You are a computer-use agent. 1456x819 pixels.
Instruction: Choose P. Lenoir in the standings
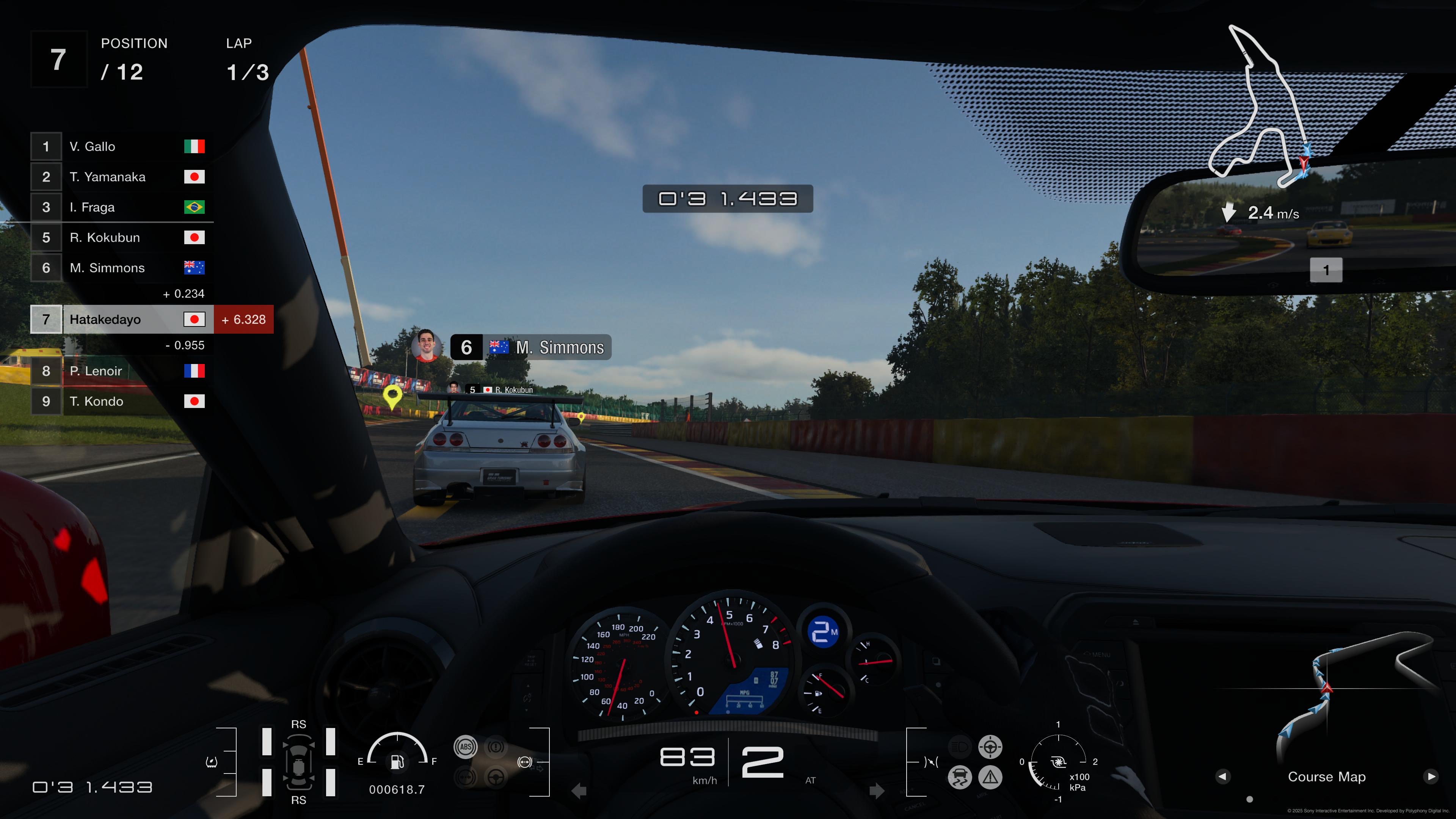121,371
